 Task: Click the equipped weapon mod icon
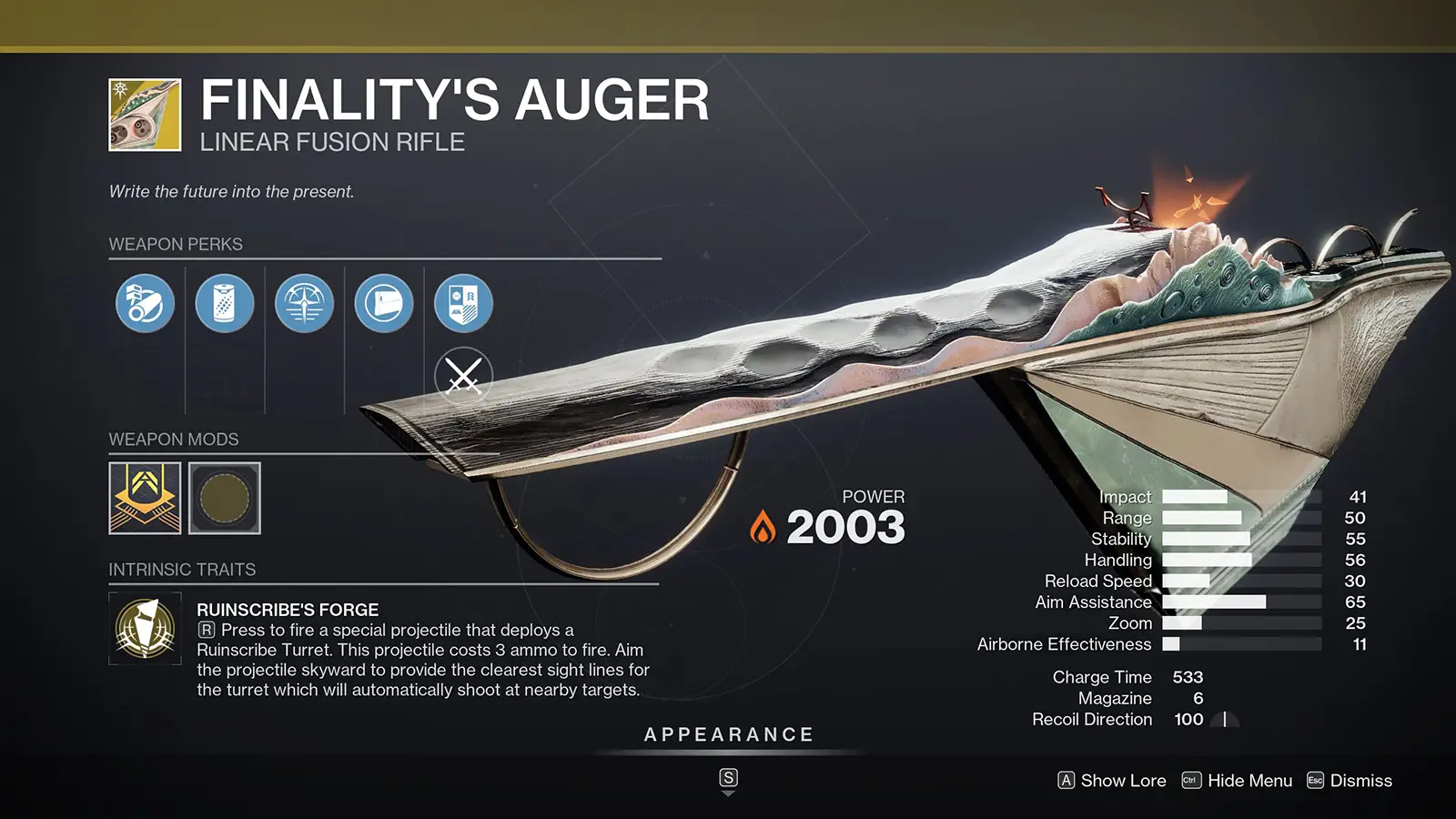[143, 500]
